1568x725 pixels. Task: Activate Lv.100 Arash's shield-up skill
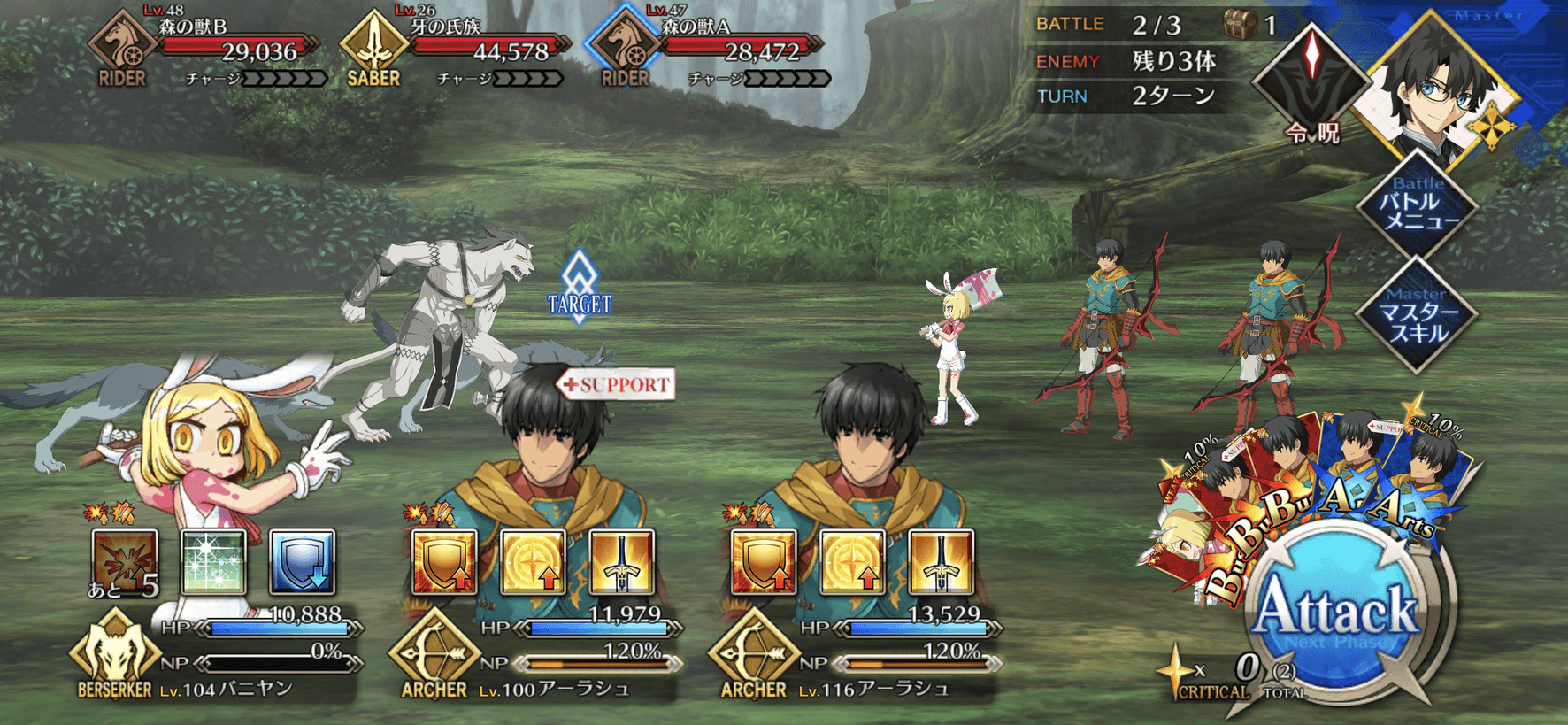444,562
